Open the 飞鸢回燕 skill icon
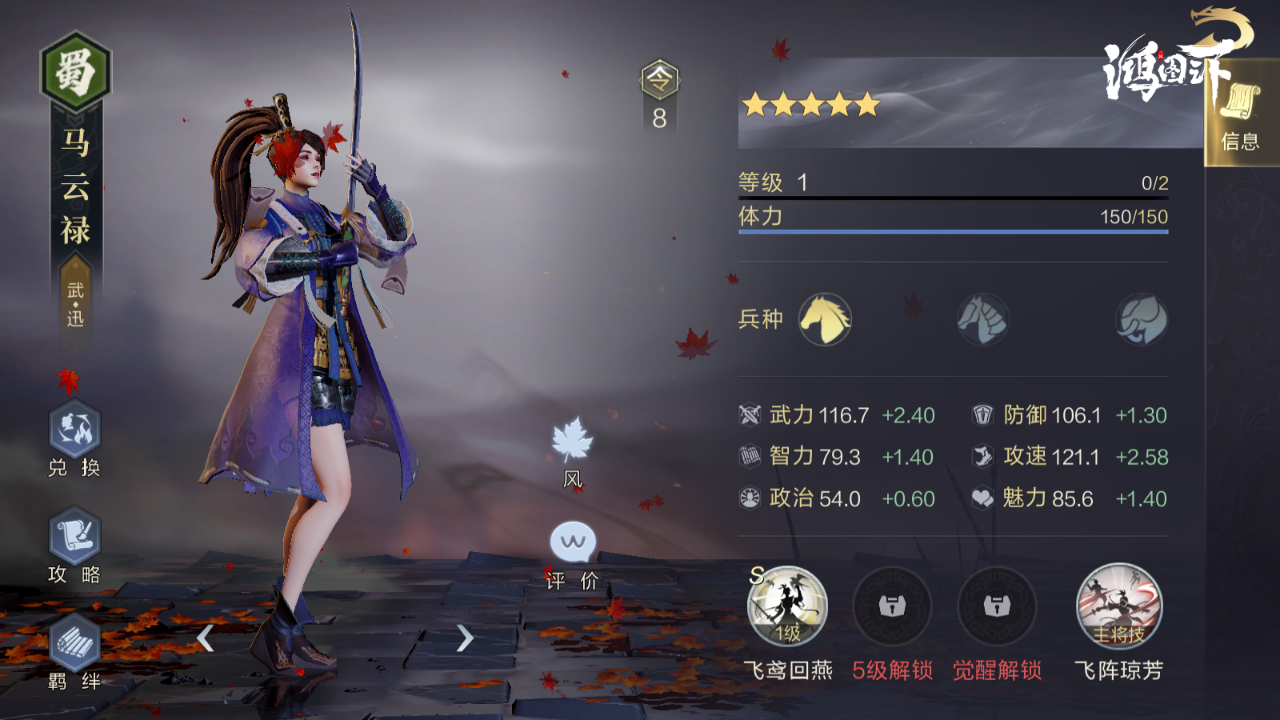1280x720 pixels. click(x=787, y=606)
